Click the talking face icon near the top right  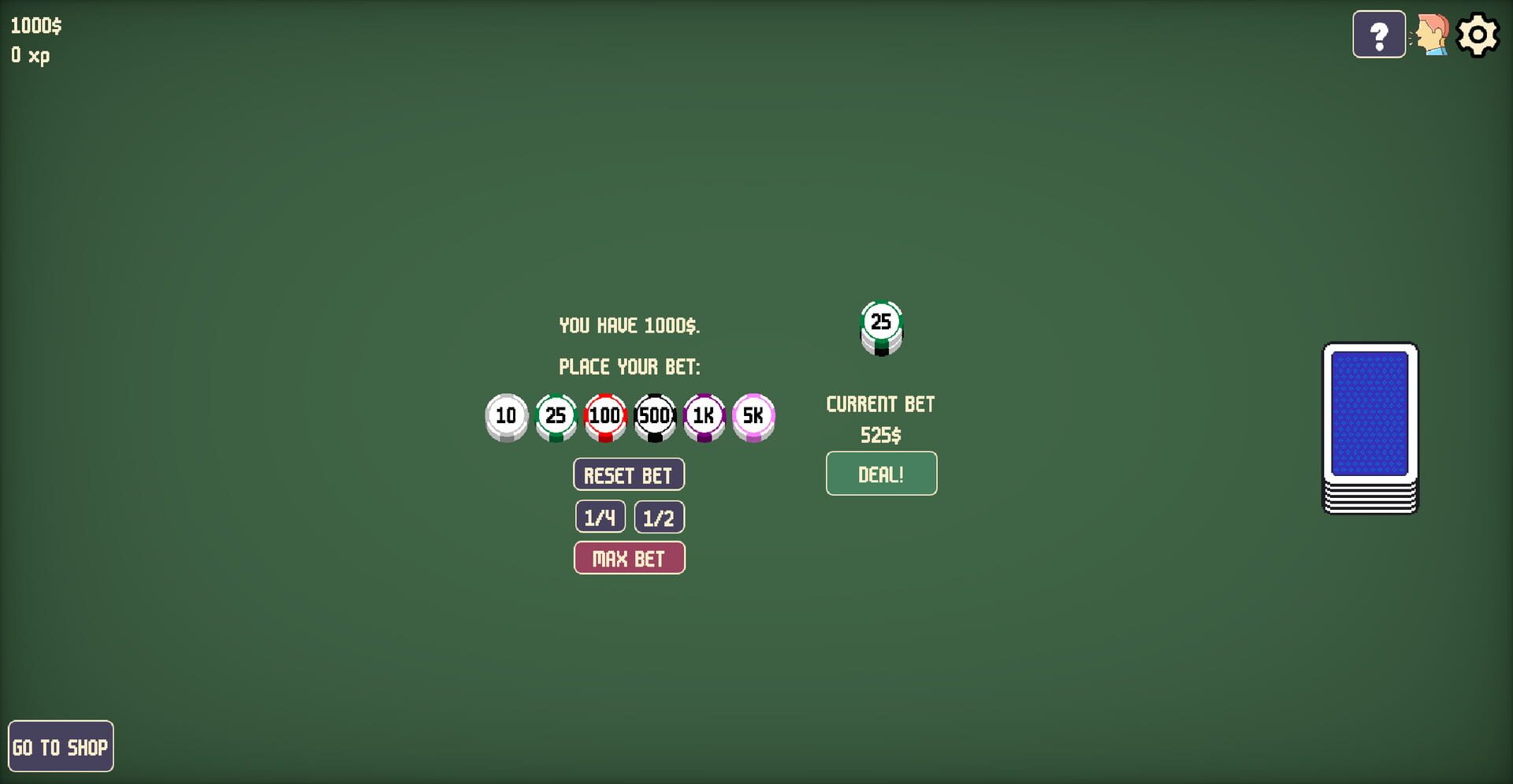pyautogui.click(x=1432, y=34)
